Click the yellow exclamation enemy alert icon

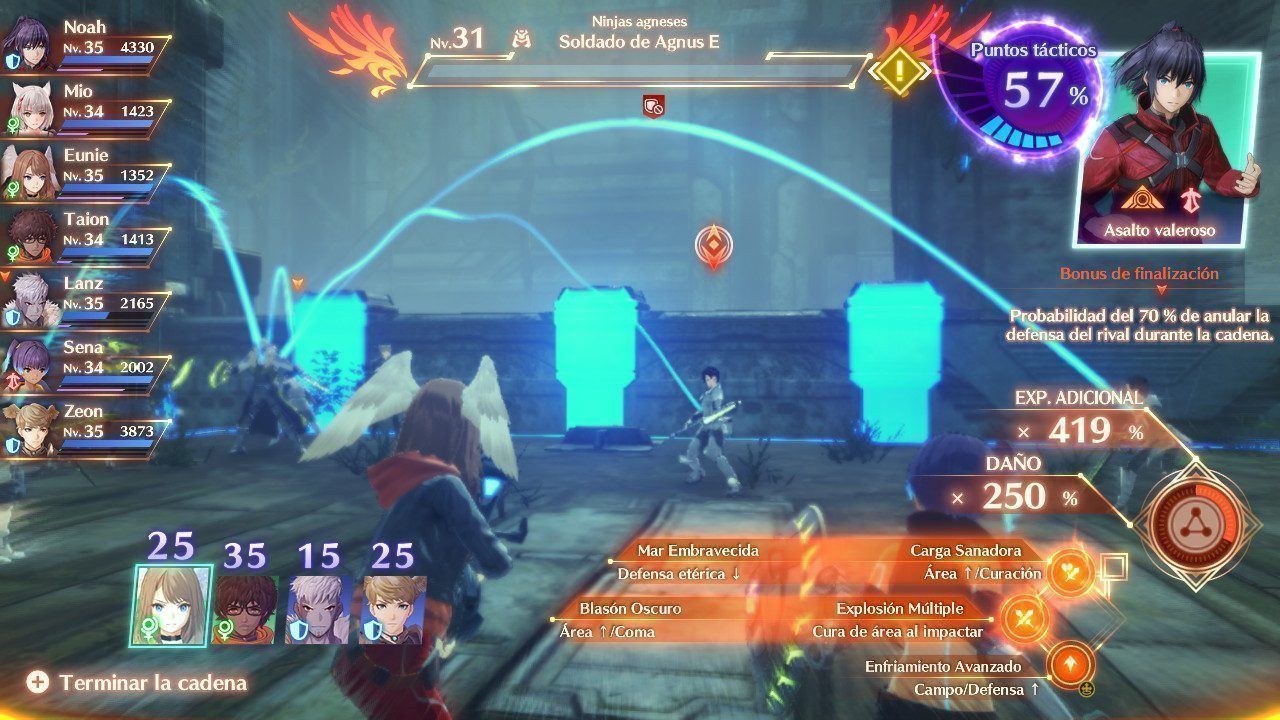tap(898, 71)
